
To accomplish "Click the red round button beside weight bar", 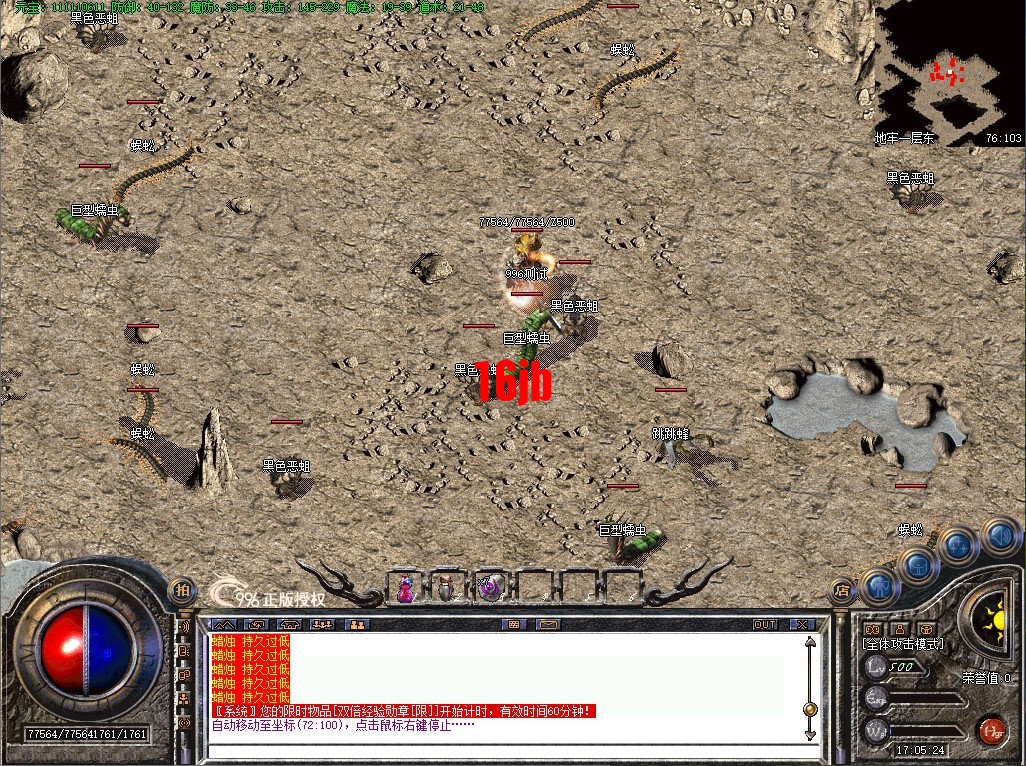I will click(x=991, y=729).
